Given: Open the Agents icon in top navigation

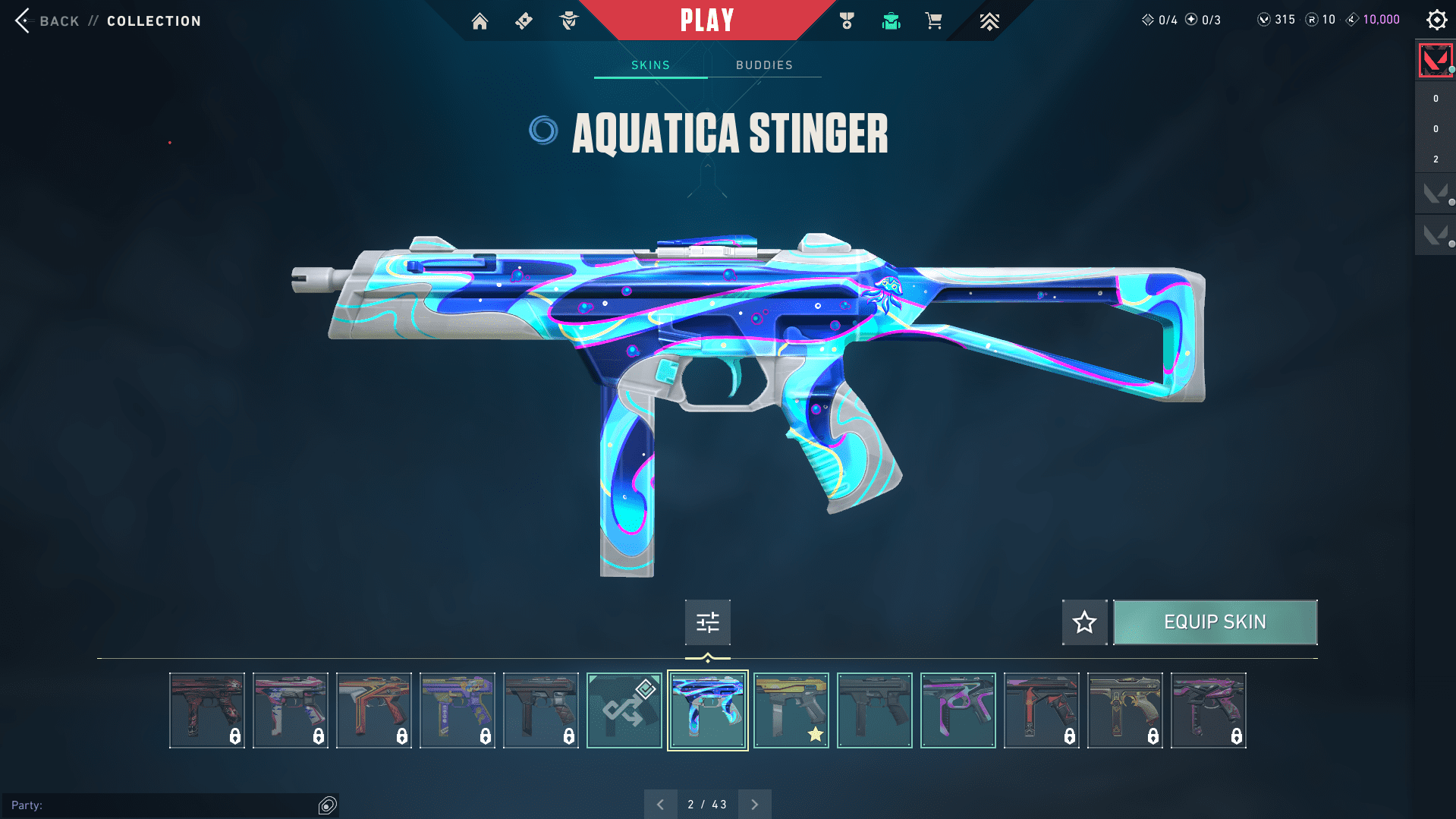Looking at the screenshot, I should tap(568, 21).
